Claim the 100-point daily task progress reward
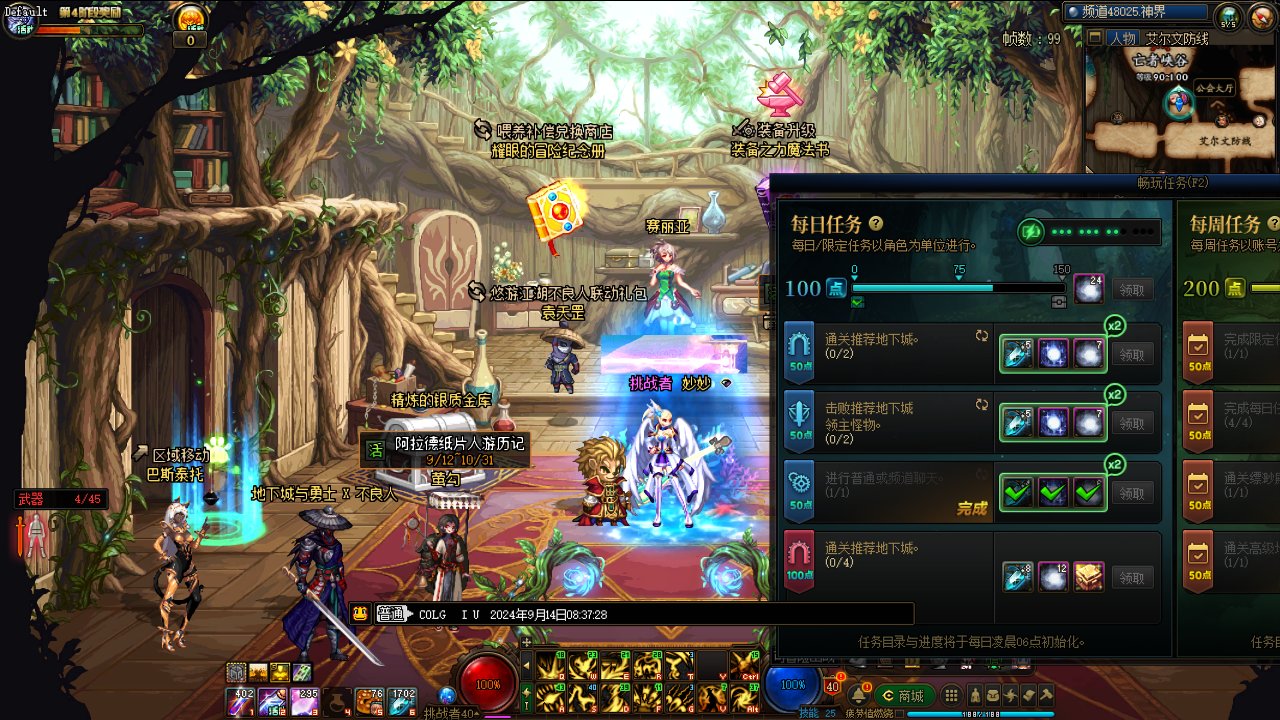 [x=1132, y=290]
